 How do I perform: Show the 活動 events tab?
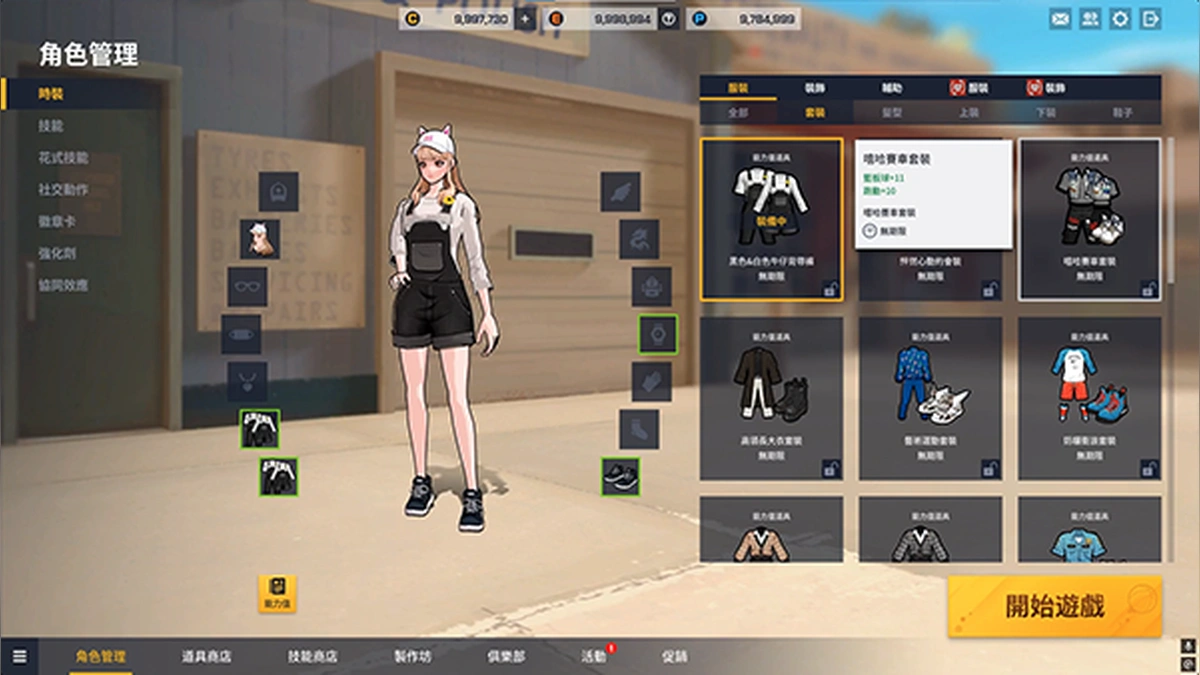point(594,657)
